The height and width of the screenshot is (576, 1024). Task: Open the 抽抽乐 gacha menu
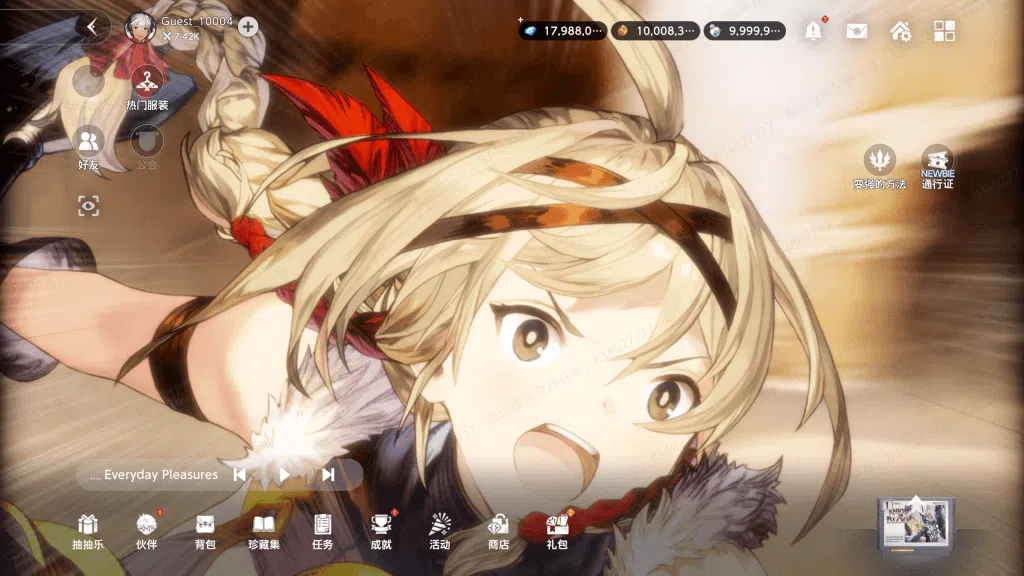tap(88, 529)
